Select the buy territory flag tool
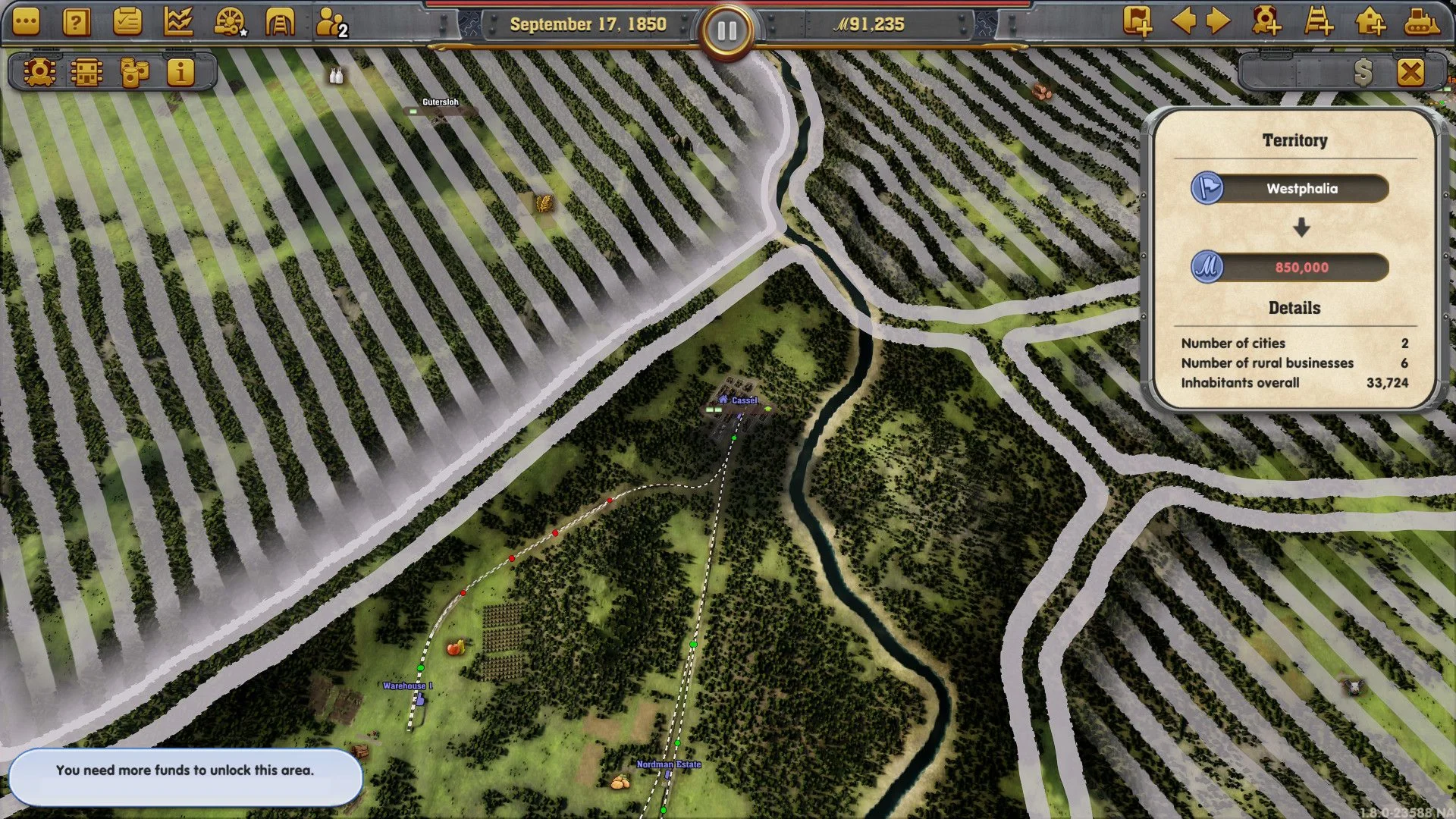1456x819 pixels. (x=1137, y=21)
